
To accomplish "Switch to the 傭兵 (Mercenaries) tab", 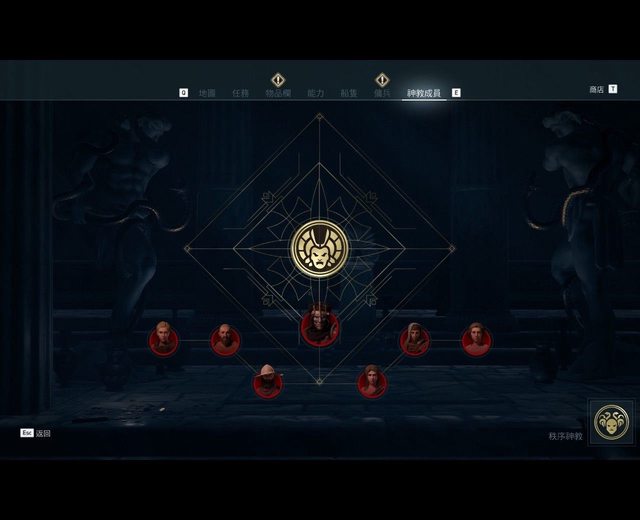I will click(x=382, y=92).
